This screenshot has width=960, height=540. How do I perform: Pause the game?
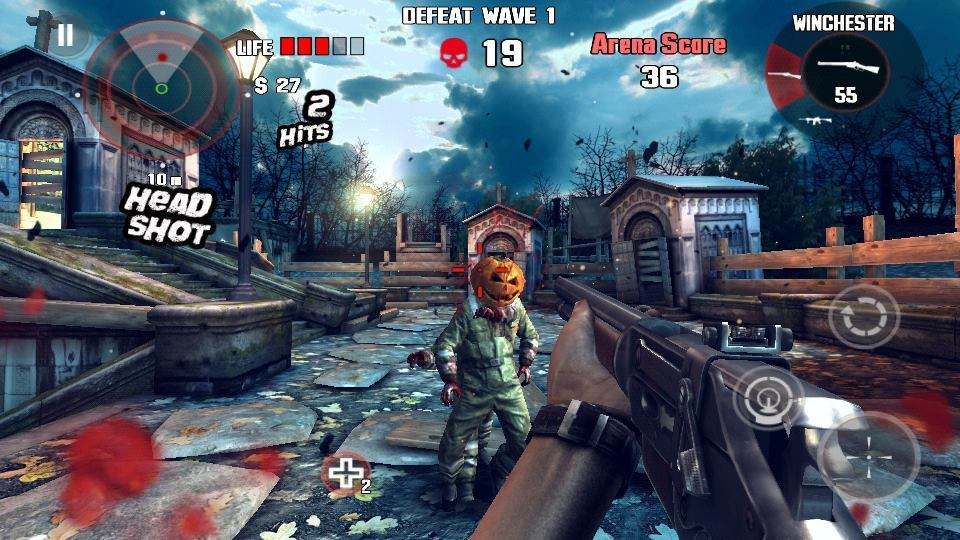(65, 36)
